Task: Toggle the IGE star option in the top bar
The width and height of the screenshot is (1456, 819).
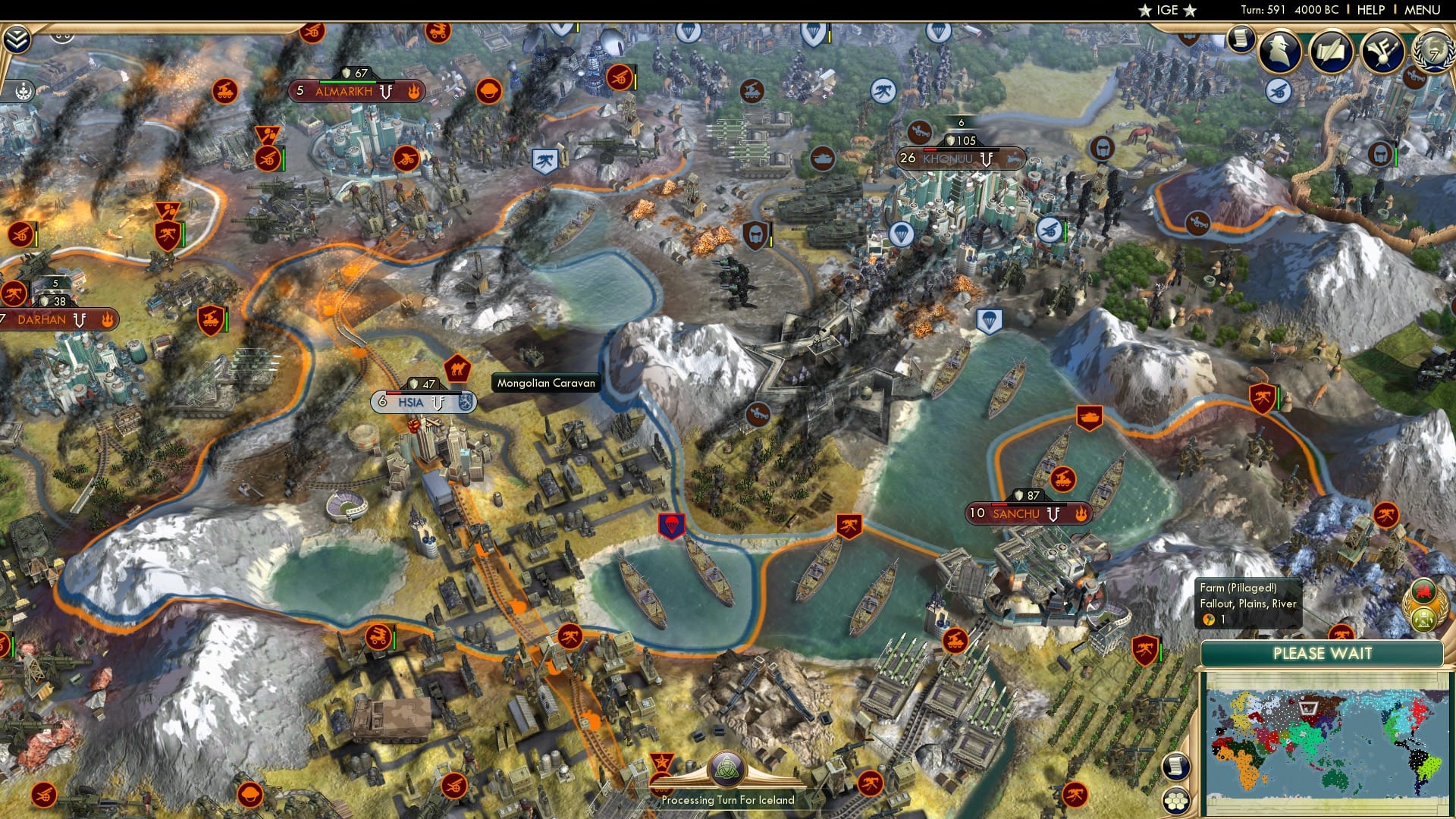Action: pyautogui.click(x=1166, y=11)
